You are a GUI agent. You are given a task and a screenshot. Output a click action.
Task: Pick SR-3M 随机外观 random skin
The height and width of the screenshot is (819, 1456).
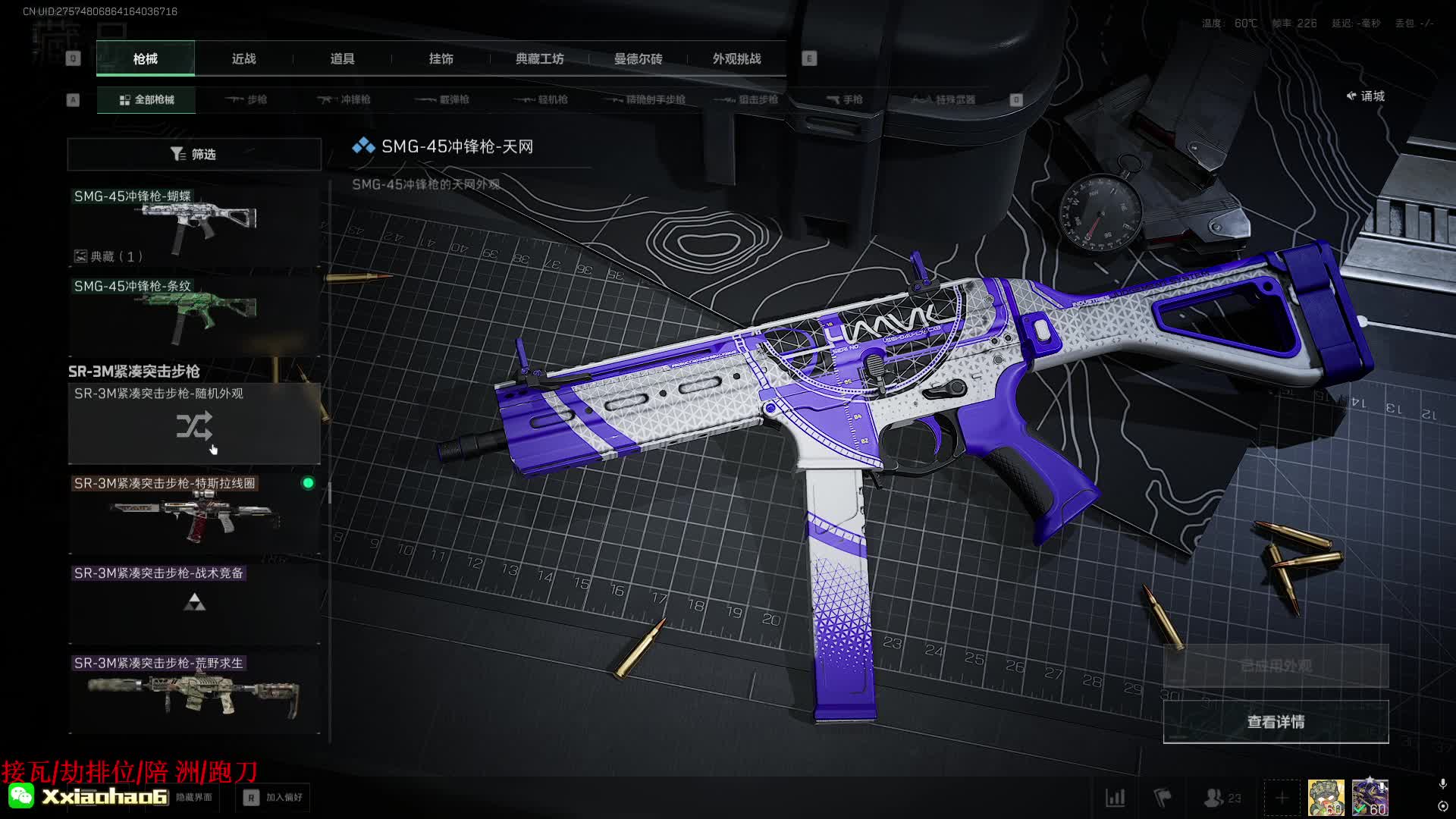tap(194, 423)
